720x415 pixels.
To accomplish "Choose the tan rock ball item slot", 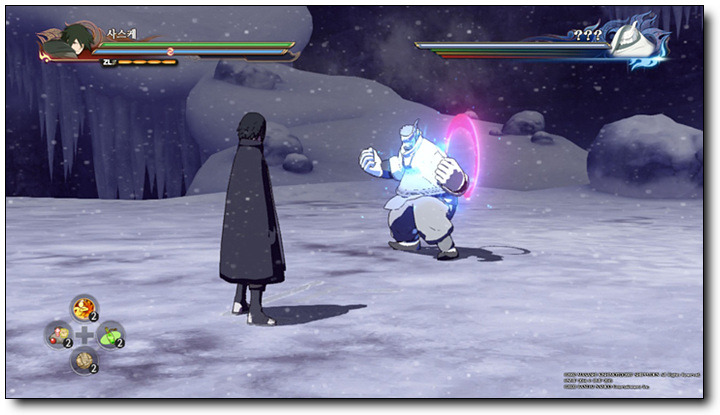I will pyautogui.click(x=84, y=360).
